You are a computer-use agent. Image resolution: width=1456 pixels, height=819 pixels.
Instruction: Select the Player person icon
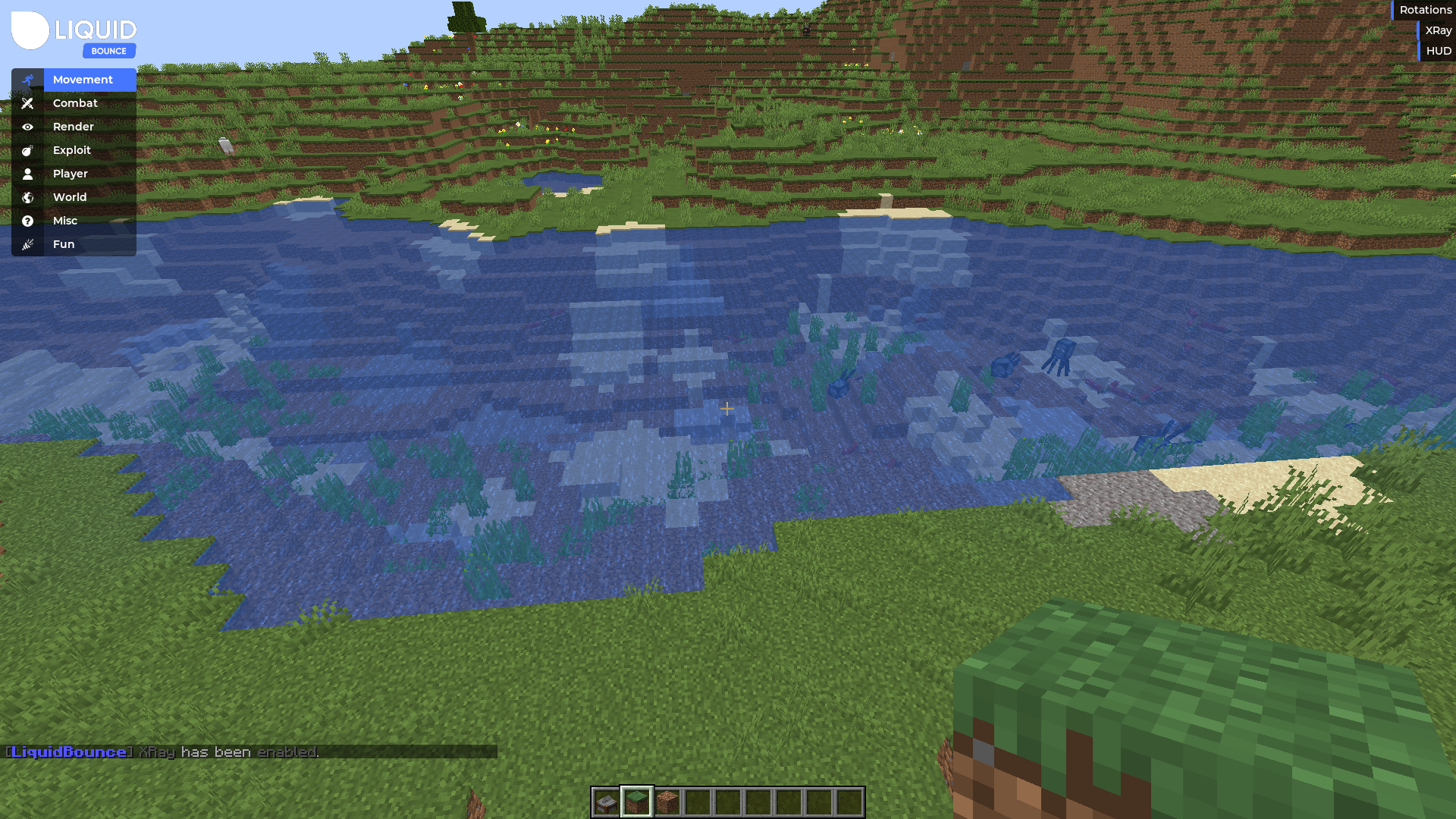coord(28,174)
